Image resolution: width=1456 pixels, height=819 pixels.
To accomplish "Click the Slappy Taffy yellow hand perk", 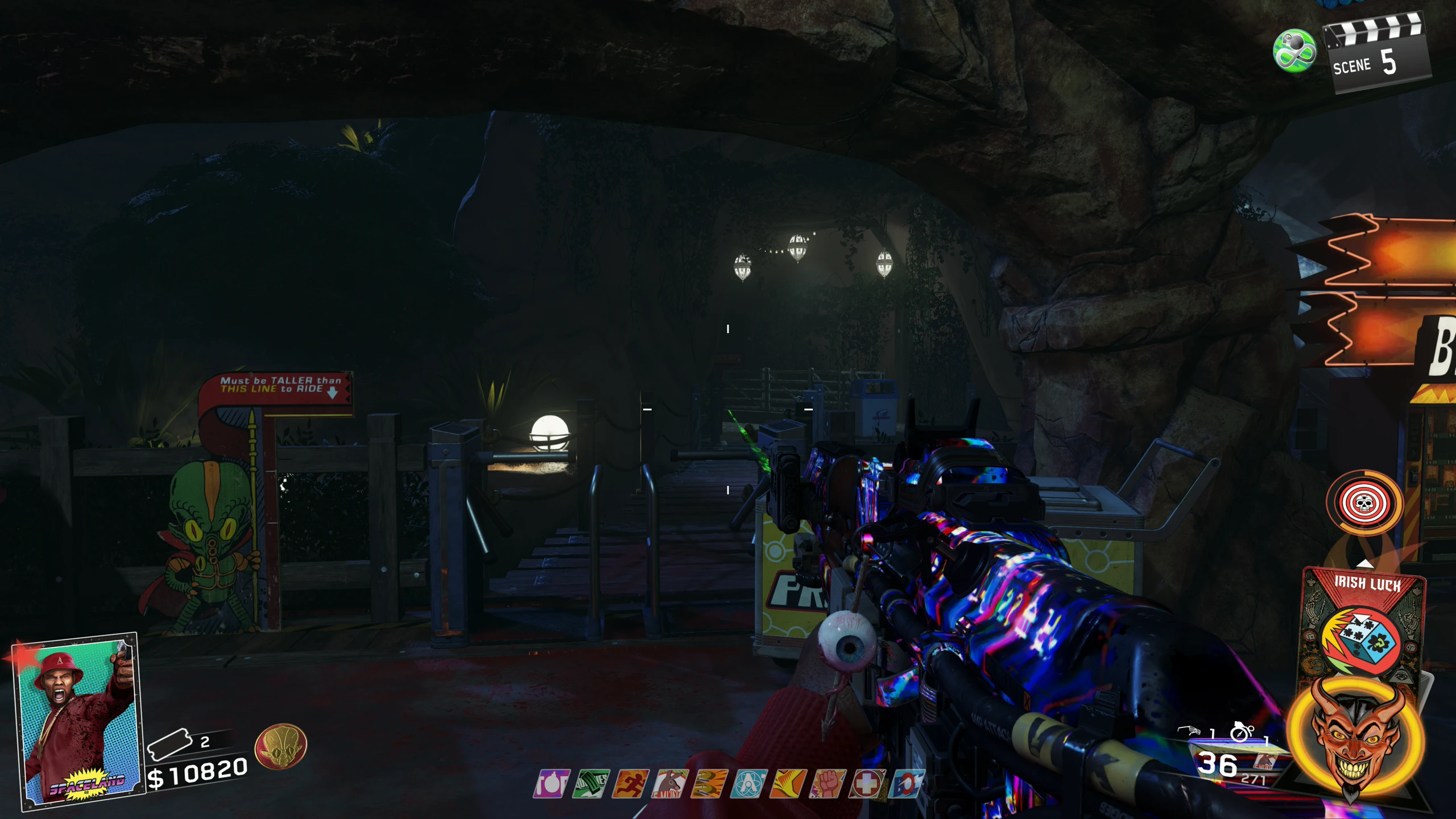I will click(788, 784).
